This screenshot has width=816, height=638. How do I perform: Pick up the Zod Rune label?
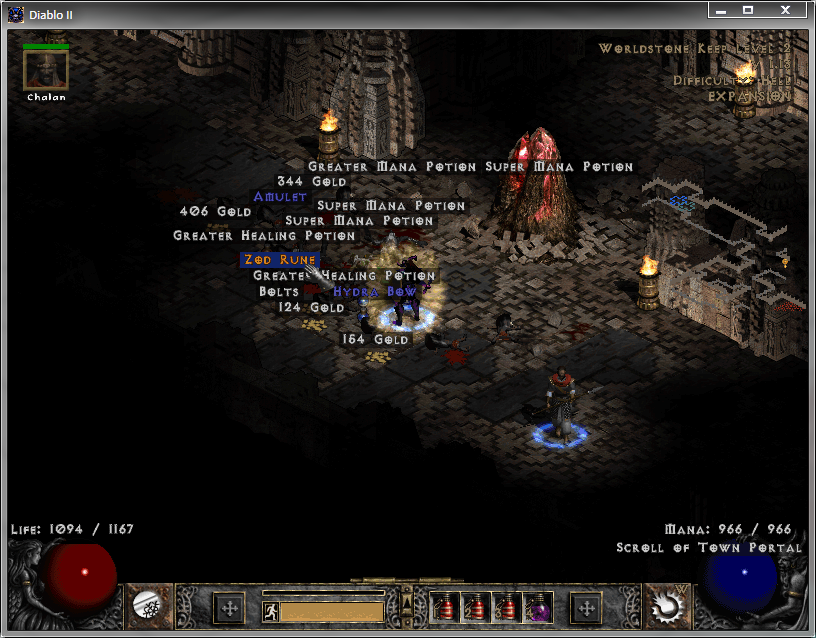pyautogui.click(x=279, y=259)
